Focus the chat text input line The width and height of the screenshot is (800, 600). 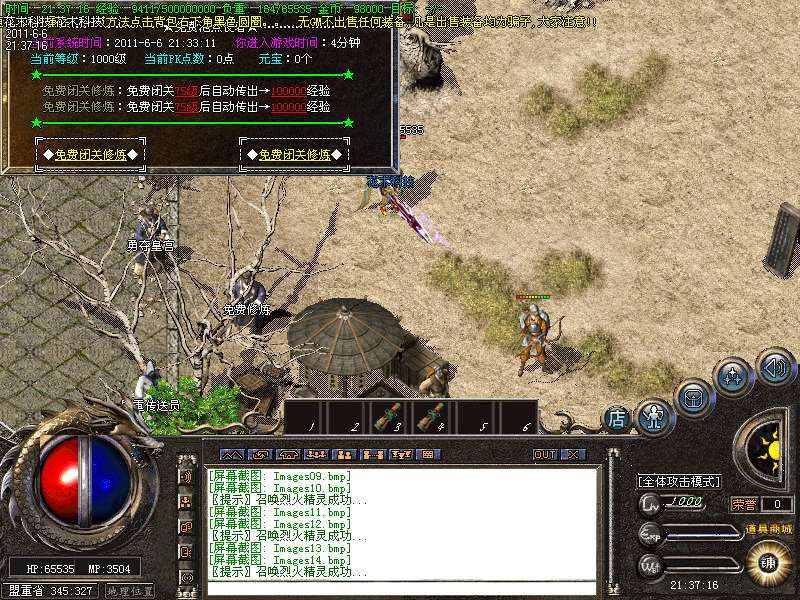point(400,587)
